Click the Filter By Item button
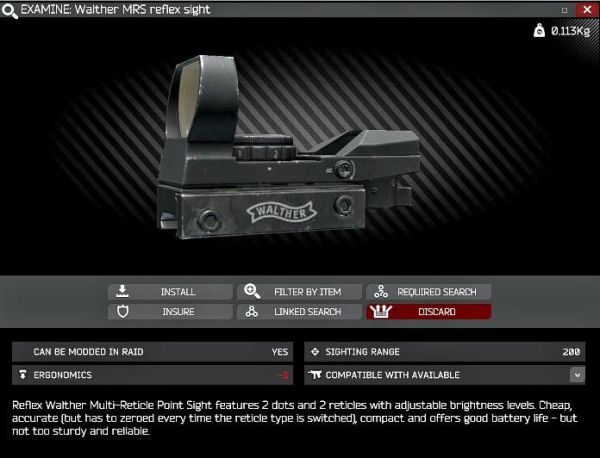Image resolution: width=600 pixels, height=458 pixels. coord(299,292)
